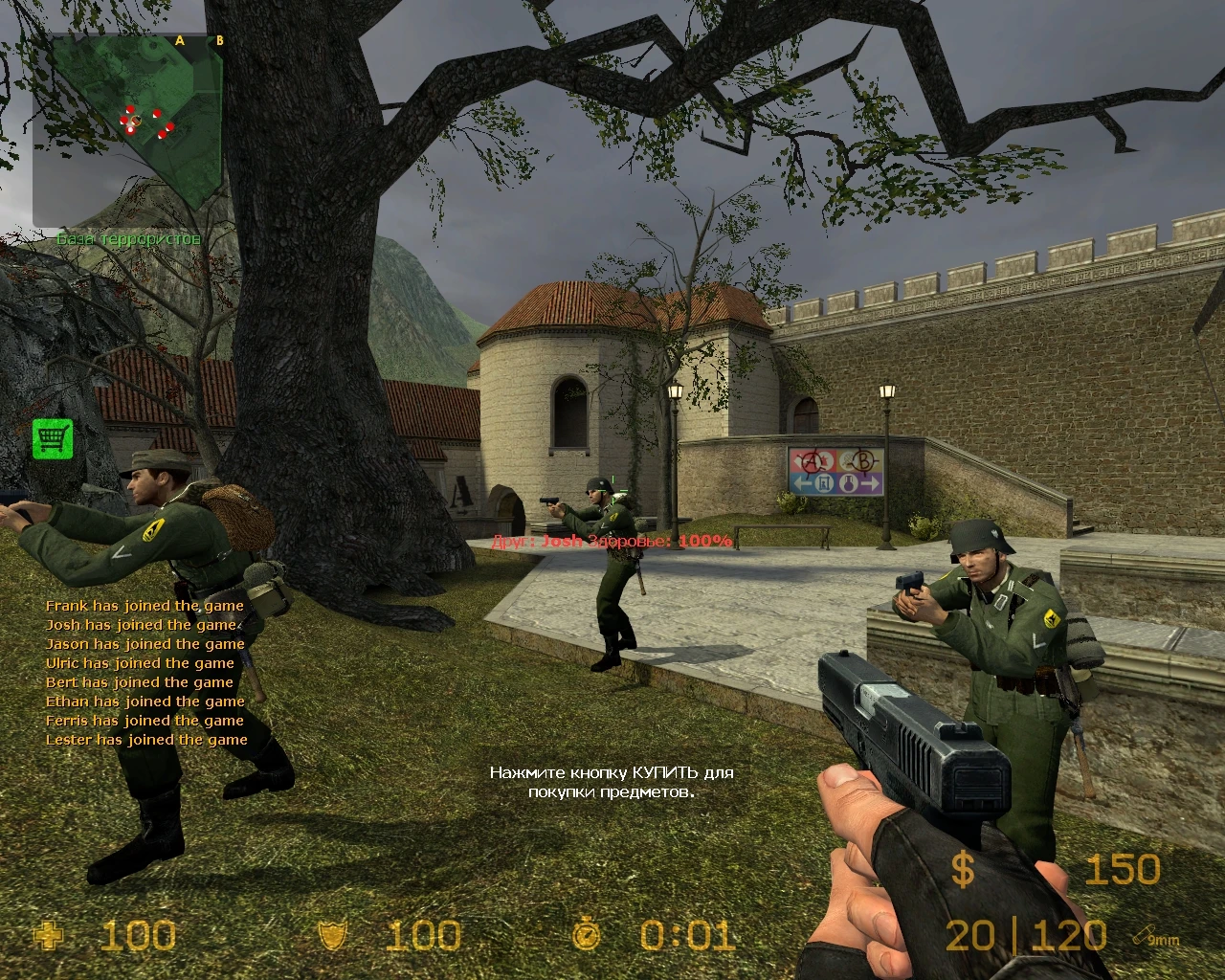Click the Друг: Josh nameplate

click(536, 541)
